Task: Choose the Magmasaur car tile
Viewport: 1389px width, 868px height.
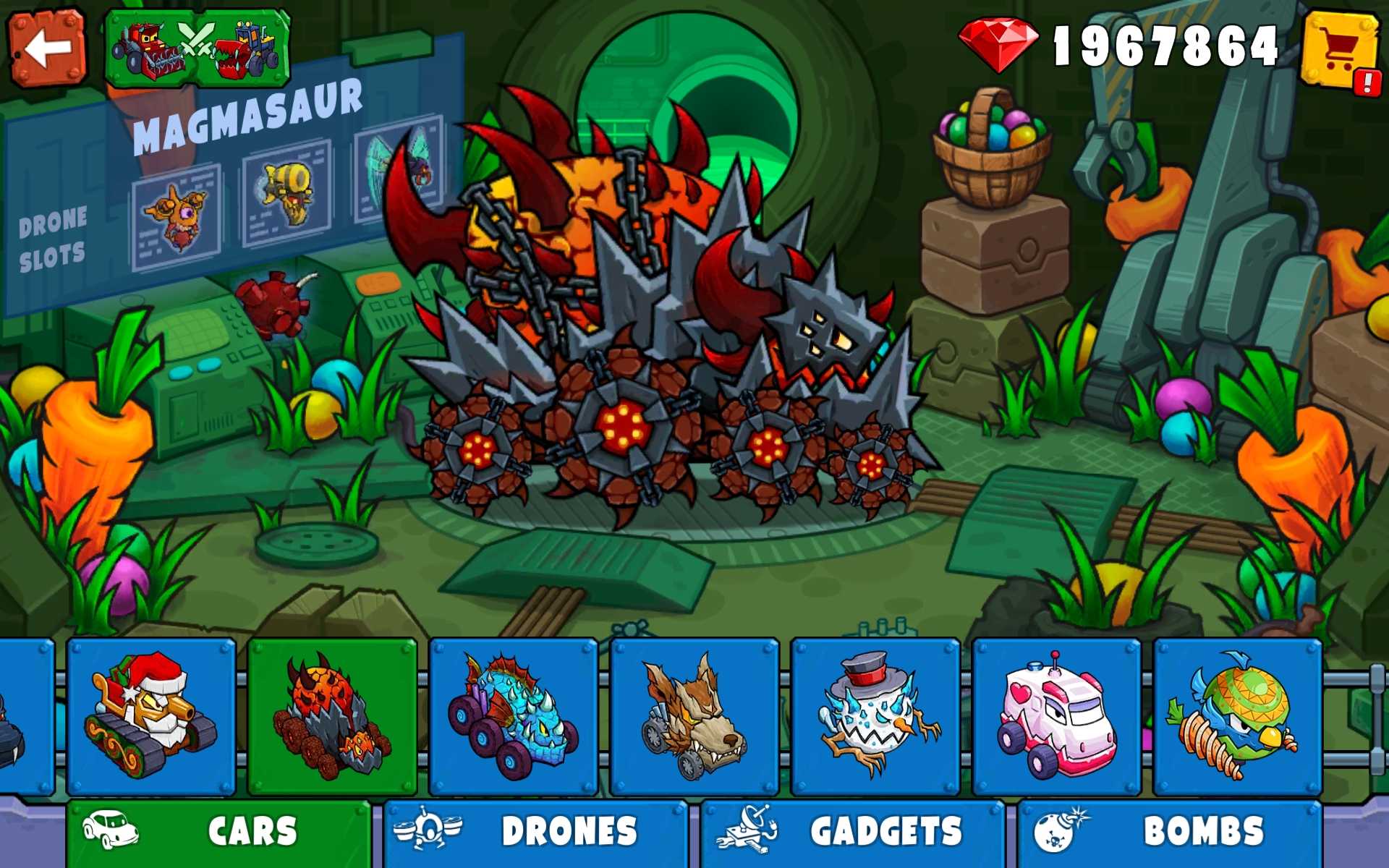Action: coord(332,716)
